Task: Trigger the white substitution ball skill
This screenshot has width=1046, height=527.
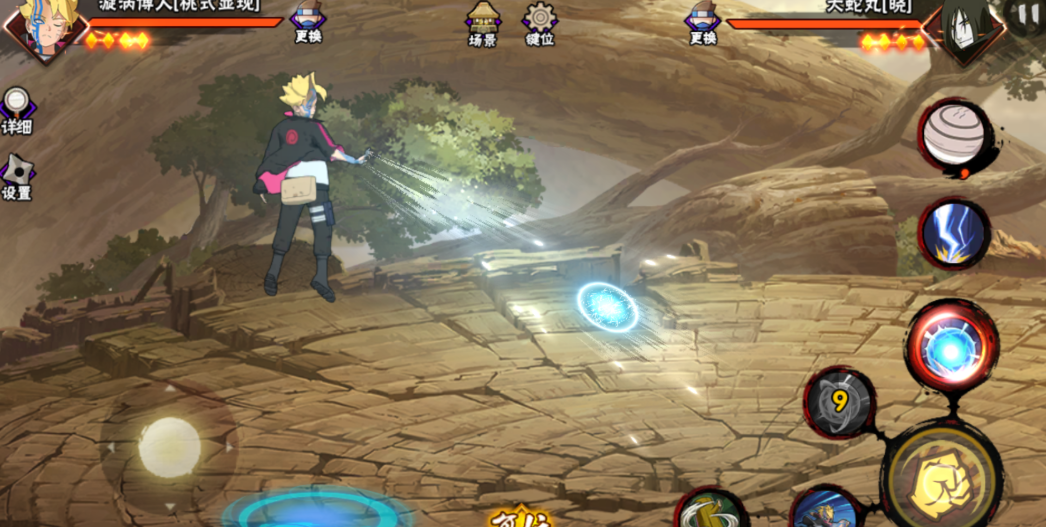Action: coord(956,136)
